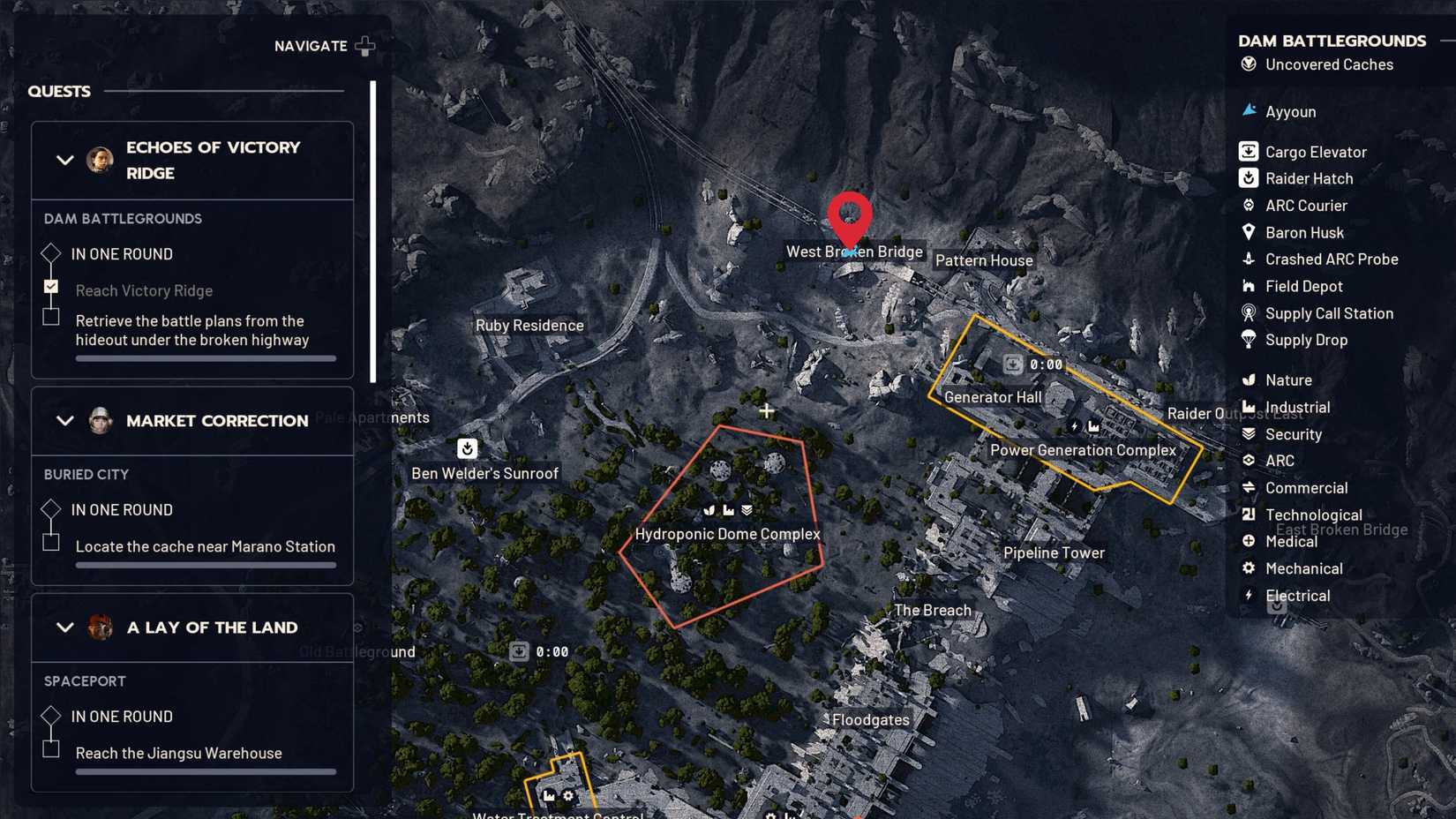Select the Crashed ARC Probe legend icon
Viewport: 1456px width, 819px height.
[x=1249, y=259]
